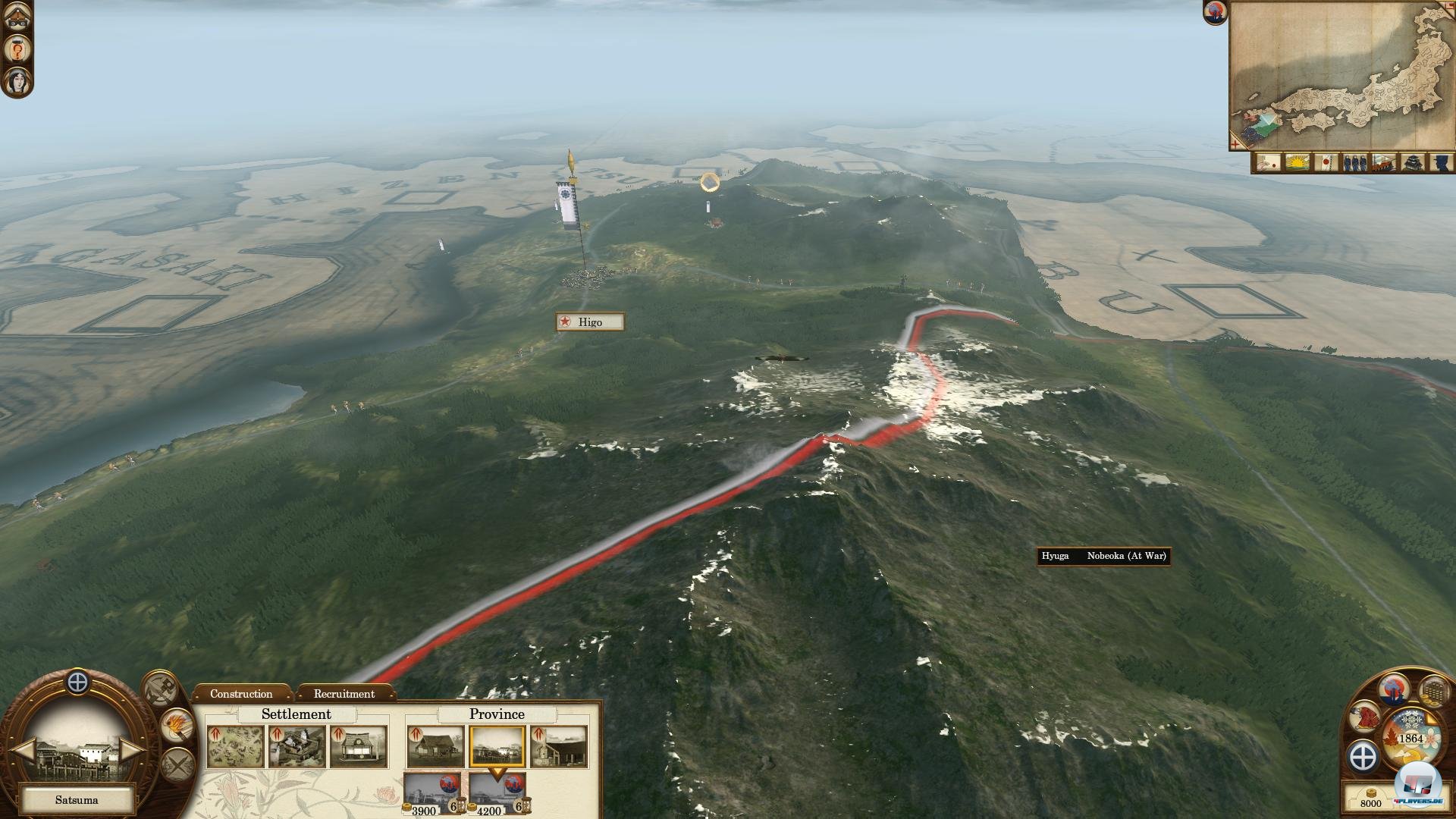Screen dimensions: 1456x819
Task: Open the rising sun list button
Action: click(x=1296, y=162)
